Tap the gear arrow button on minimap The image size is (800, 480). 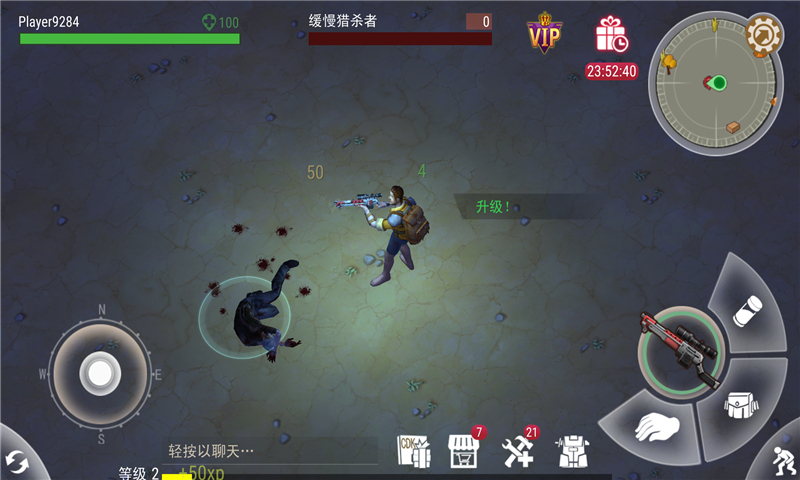(764, 36)
